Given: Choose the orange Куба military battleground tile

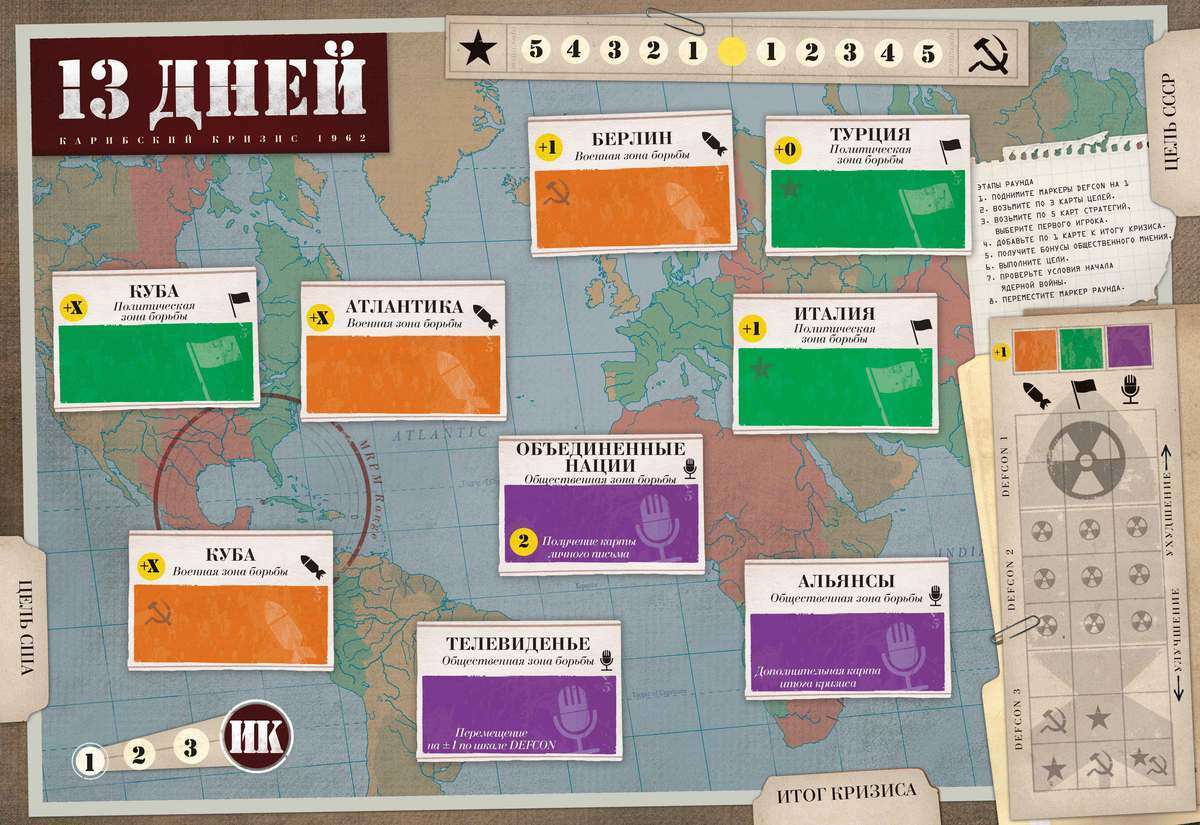Looking at the screenshot, I should (x=231, y=603).
